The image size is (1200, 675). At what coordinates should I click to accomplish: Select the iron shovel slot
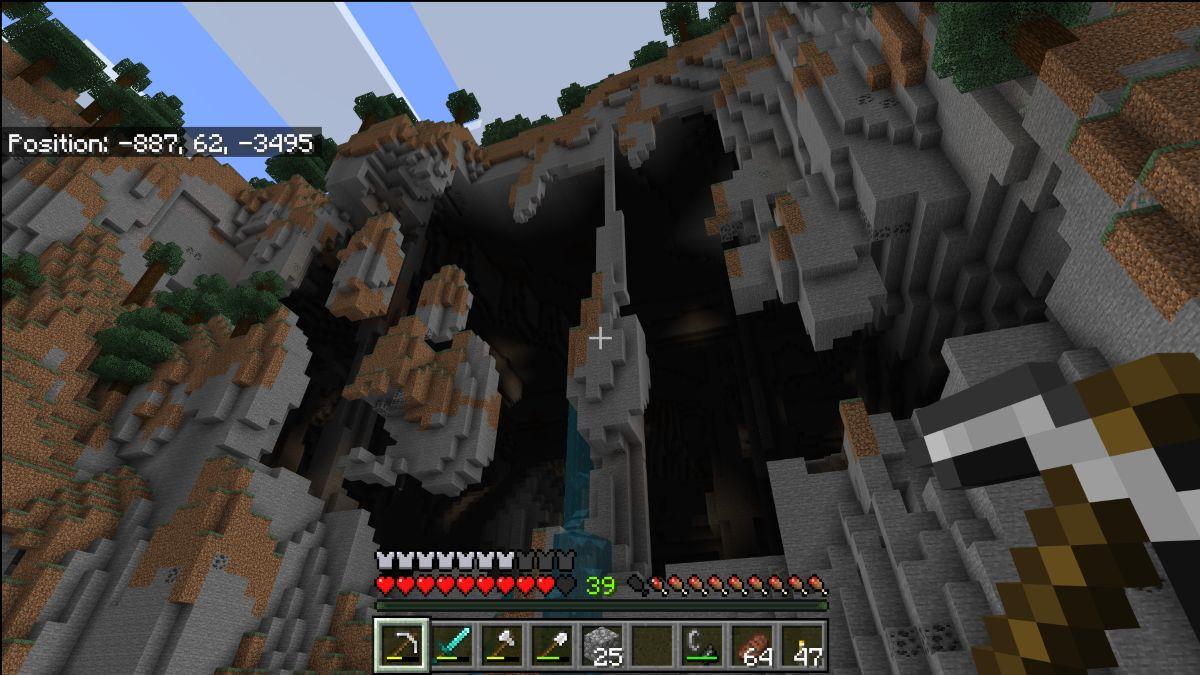(x=552, y=645)
